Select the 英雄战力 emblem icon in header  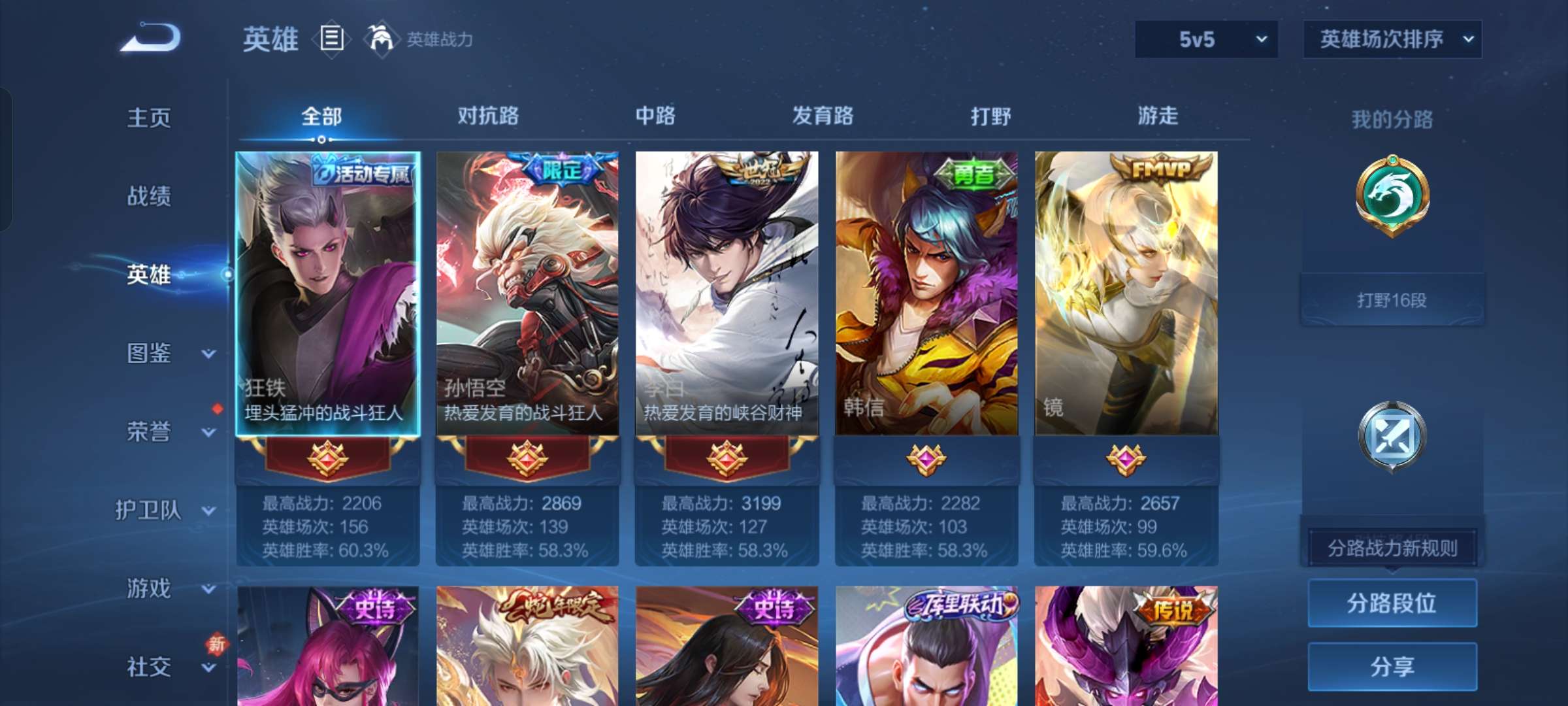pos(378,38)
